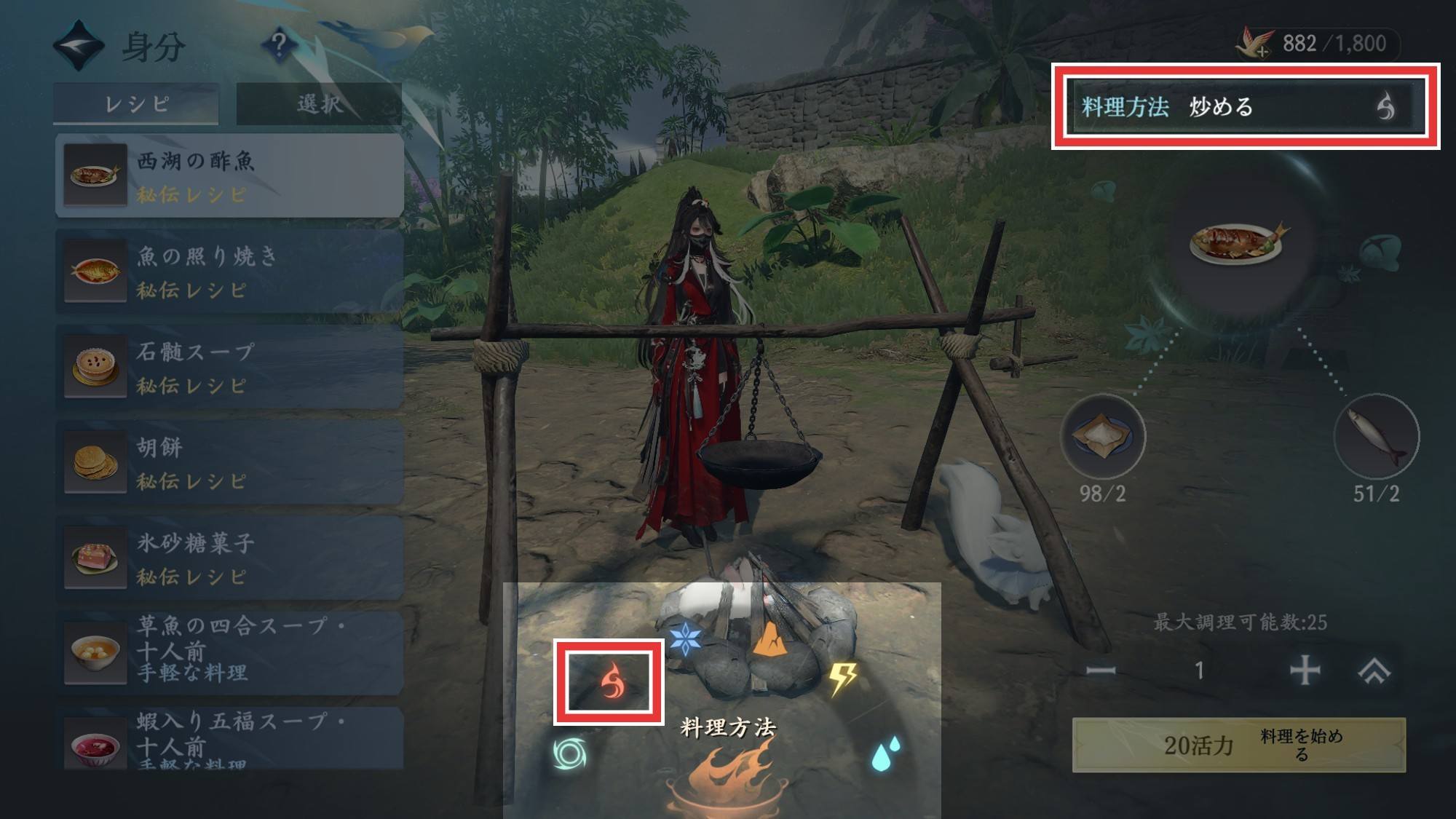Switch to the レシピ tab

[x=136, y=104]
